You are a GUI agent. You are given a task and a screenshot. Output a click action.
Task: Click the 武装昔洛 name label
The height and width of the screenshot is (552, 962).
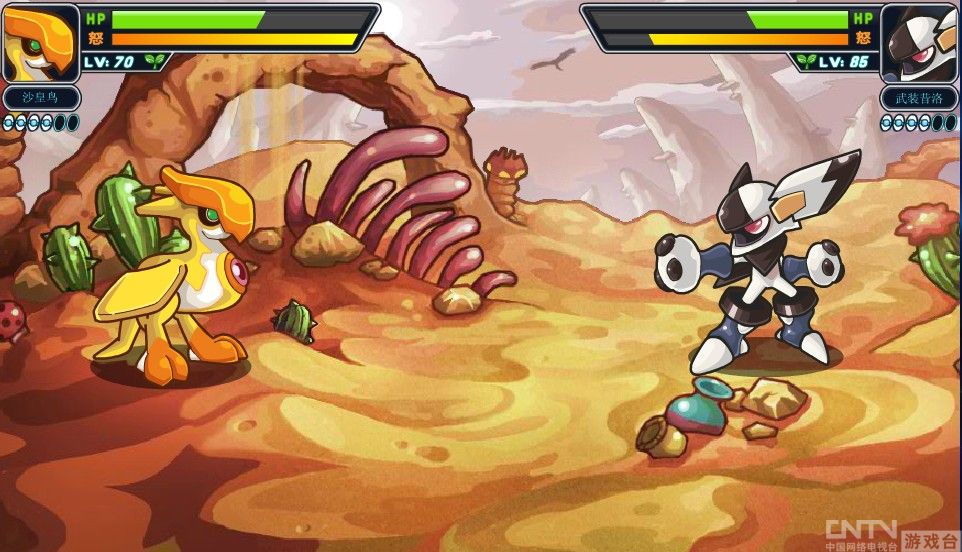[919, 100]
